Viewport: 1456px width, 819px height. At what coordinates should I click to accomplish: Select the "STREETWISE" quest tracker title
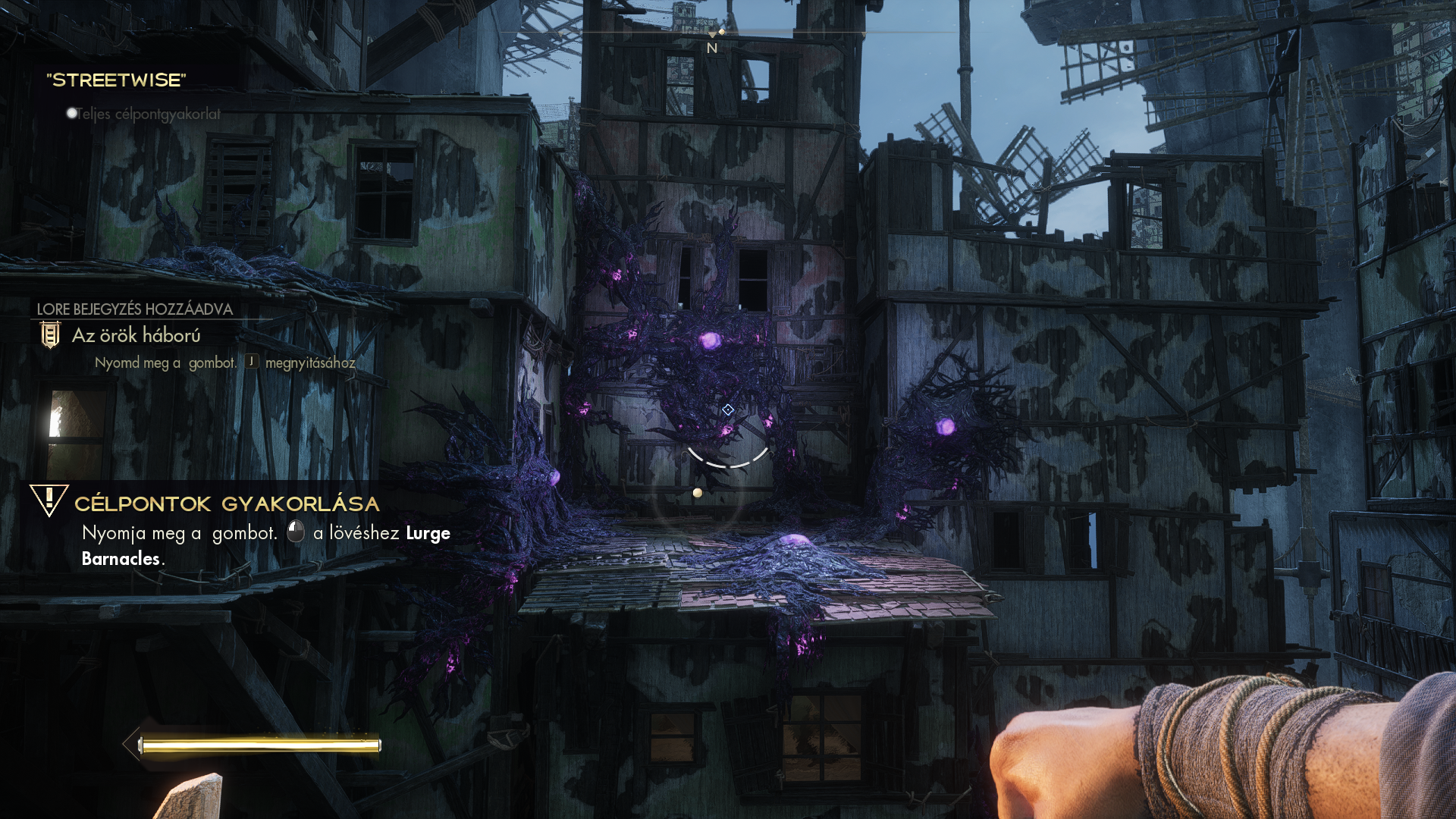tap(116, 80)
